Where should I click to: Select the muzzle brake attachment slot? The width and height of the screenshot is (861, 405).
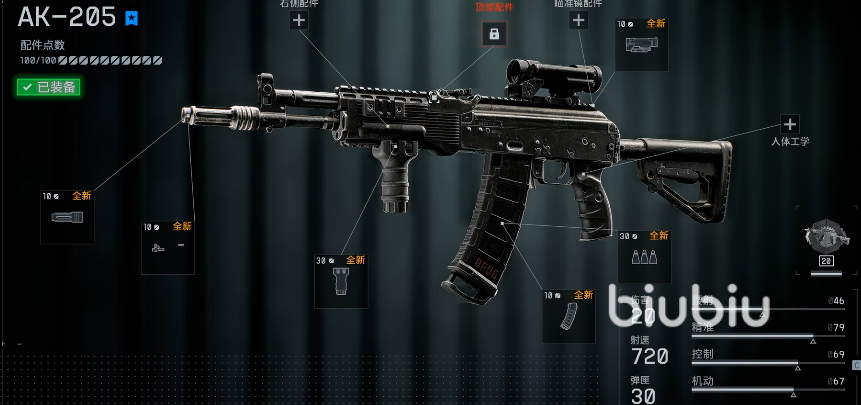pyautogui.click(x=67, y=217)
